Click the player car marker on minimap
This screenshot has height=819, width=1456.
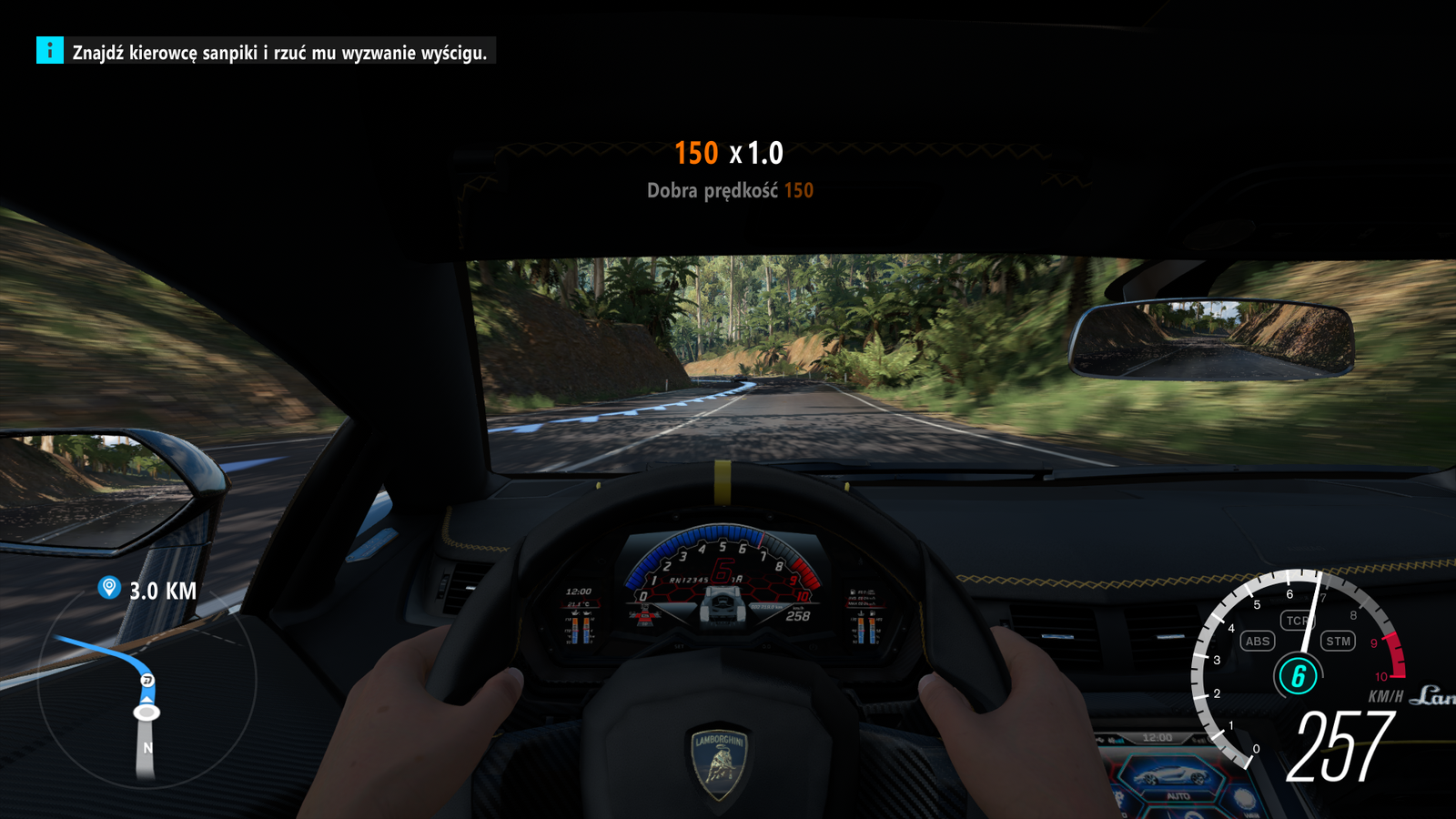(x=147, y=710)
